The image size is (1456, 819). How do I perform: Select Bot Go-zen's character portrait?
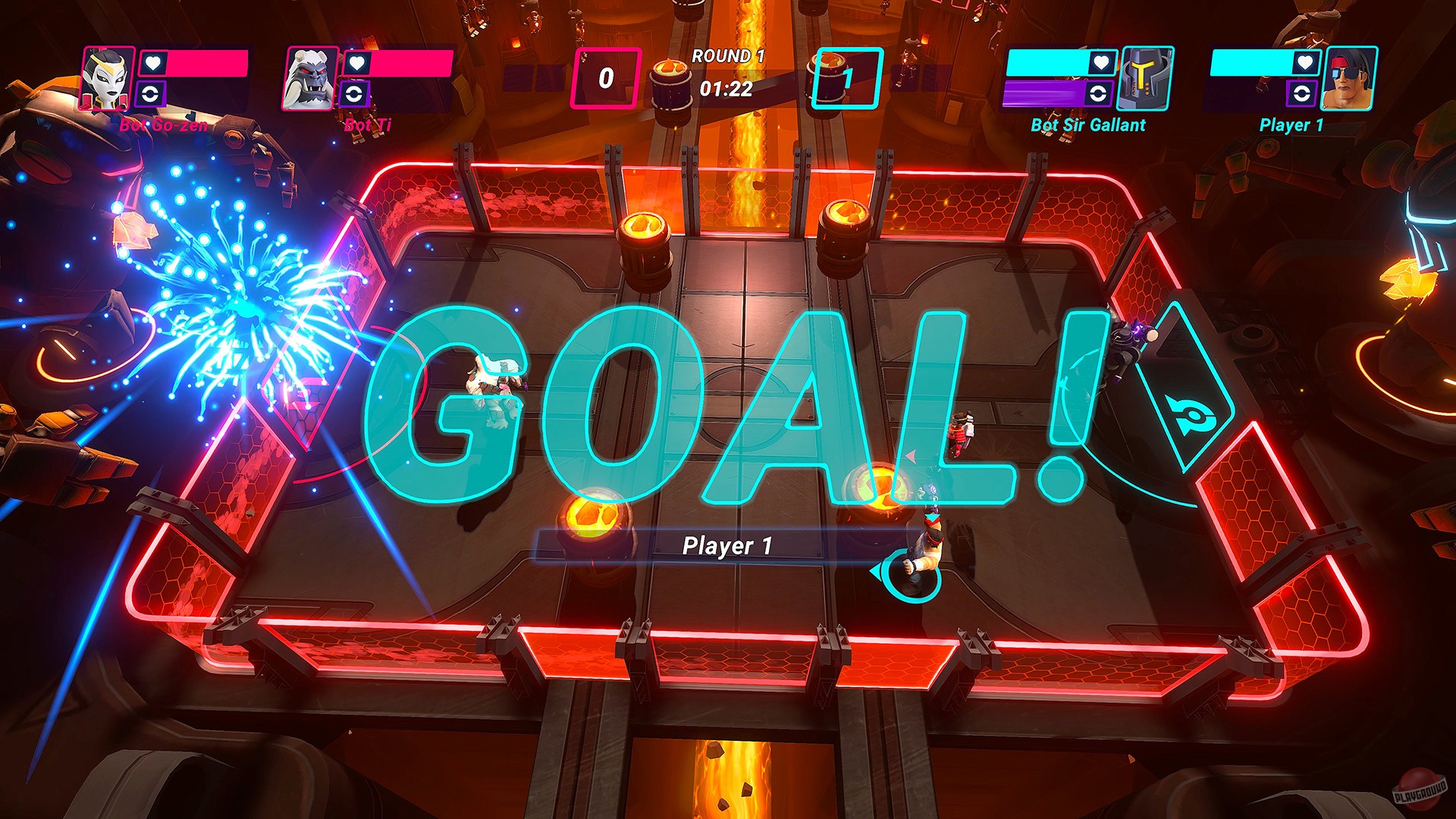106,80
